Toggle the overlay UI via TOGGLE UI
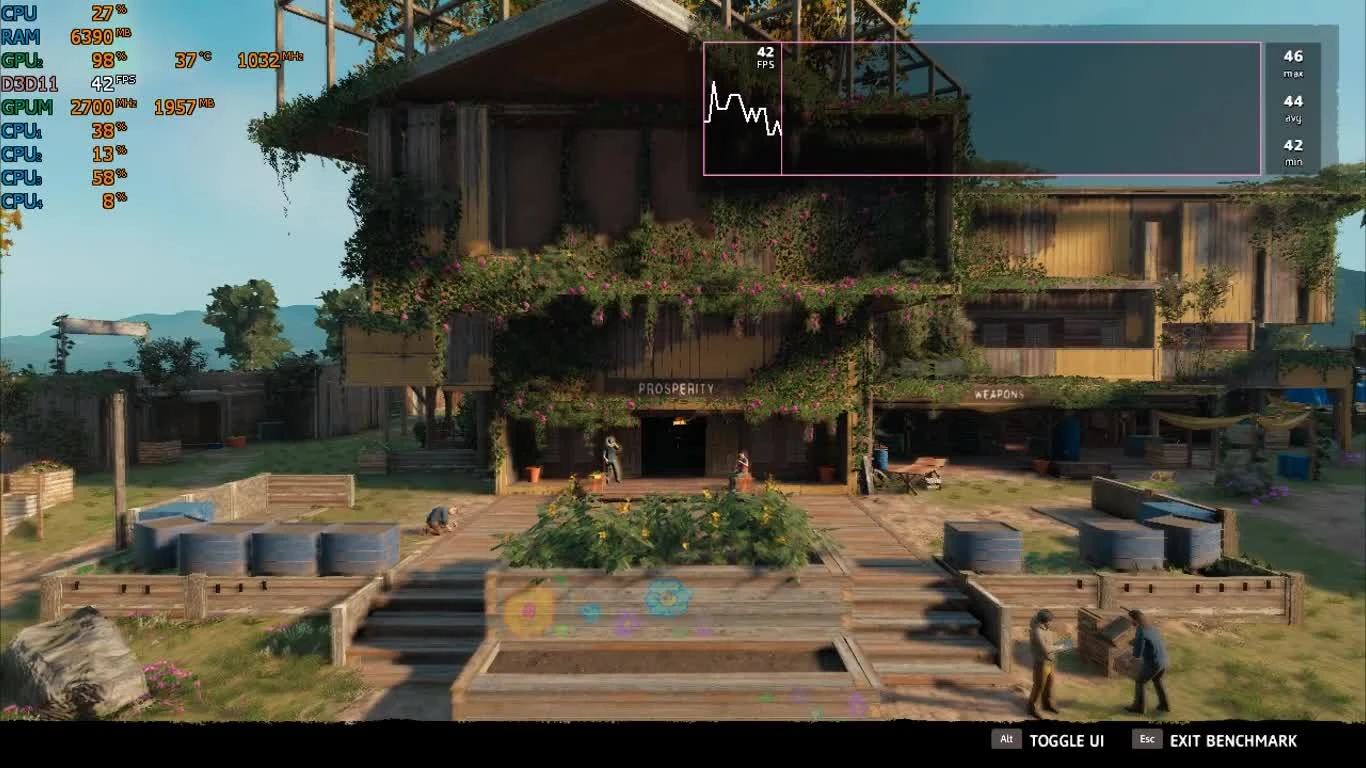Image resolution: width=1366 pixels, height=768 pixels. pyautogui.click(x=1066, y=740)
